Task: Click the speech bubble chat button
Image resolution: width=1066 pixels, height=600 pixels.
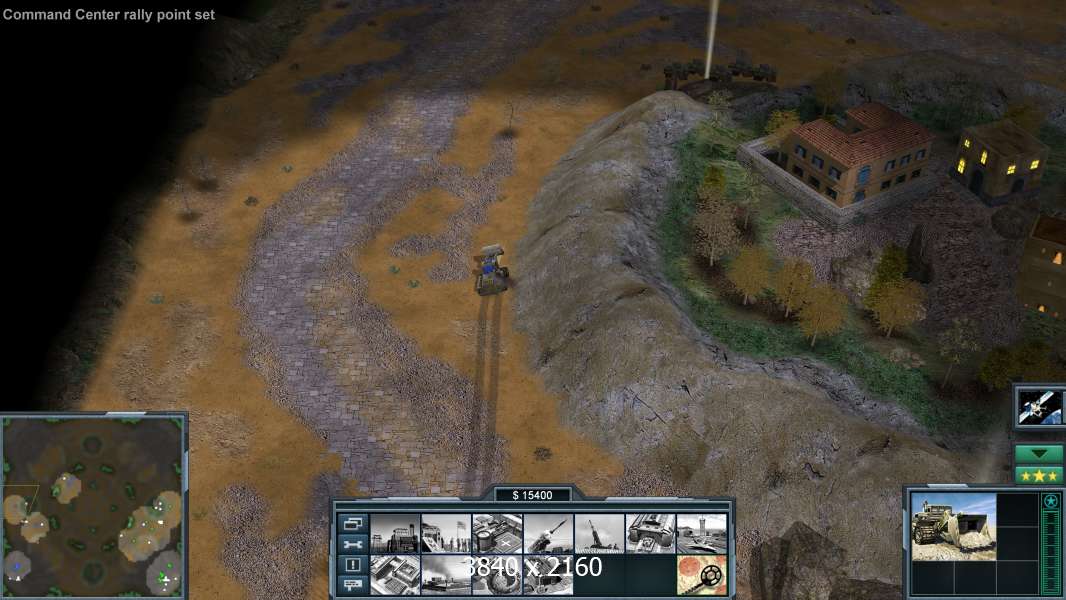Action: click(352, 585)
